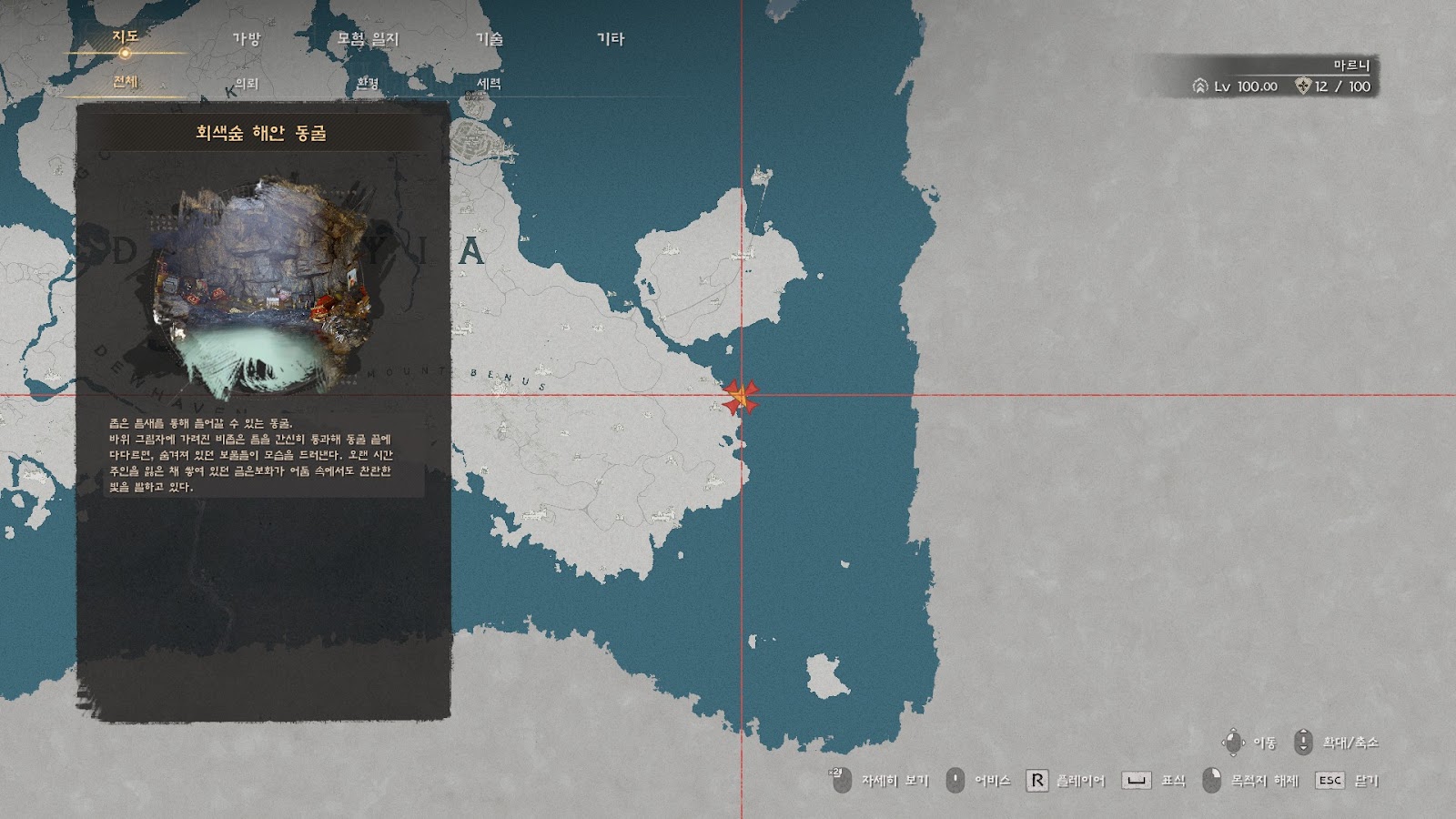
Task: Switch to the 지도 map tab
Action: pyautogui.click(x=126, y=37)
